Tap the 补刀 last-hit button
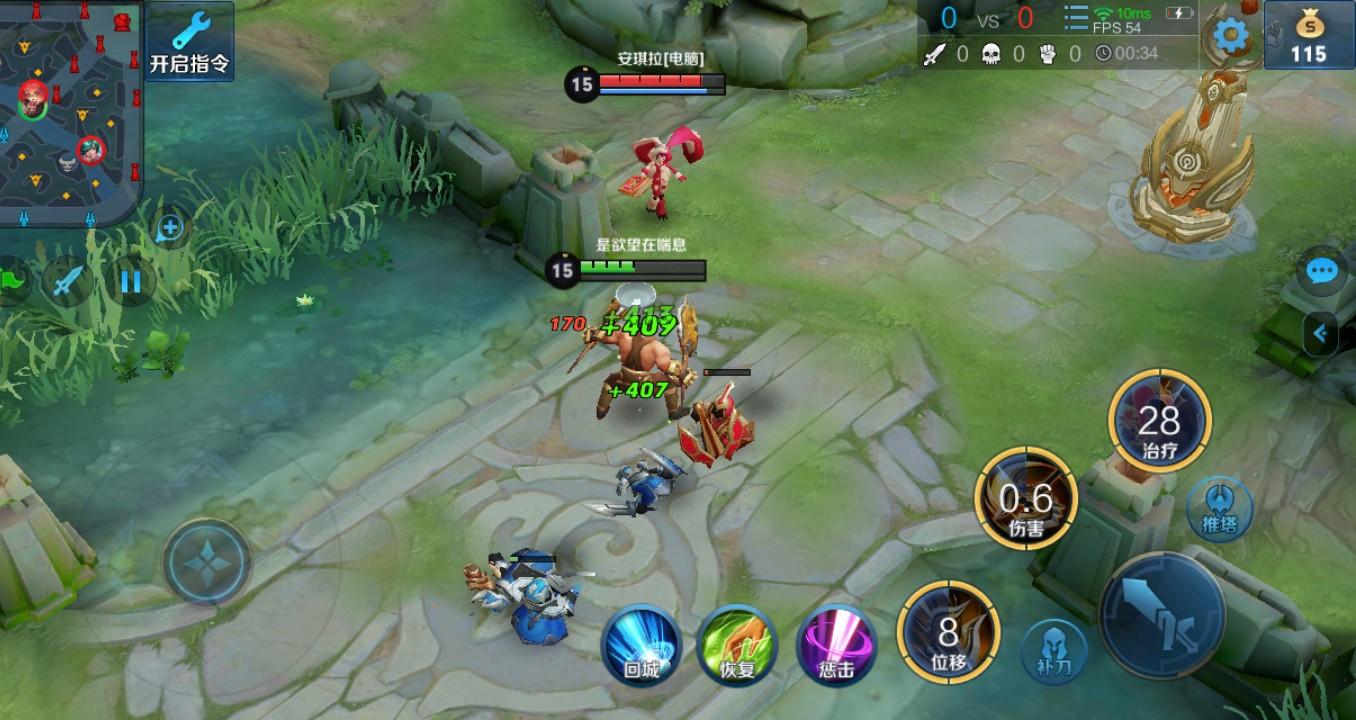Image resolution: width=1356 pixels, height=720 pixels. point(1054,652)
